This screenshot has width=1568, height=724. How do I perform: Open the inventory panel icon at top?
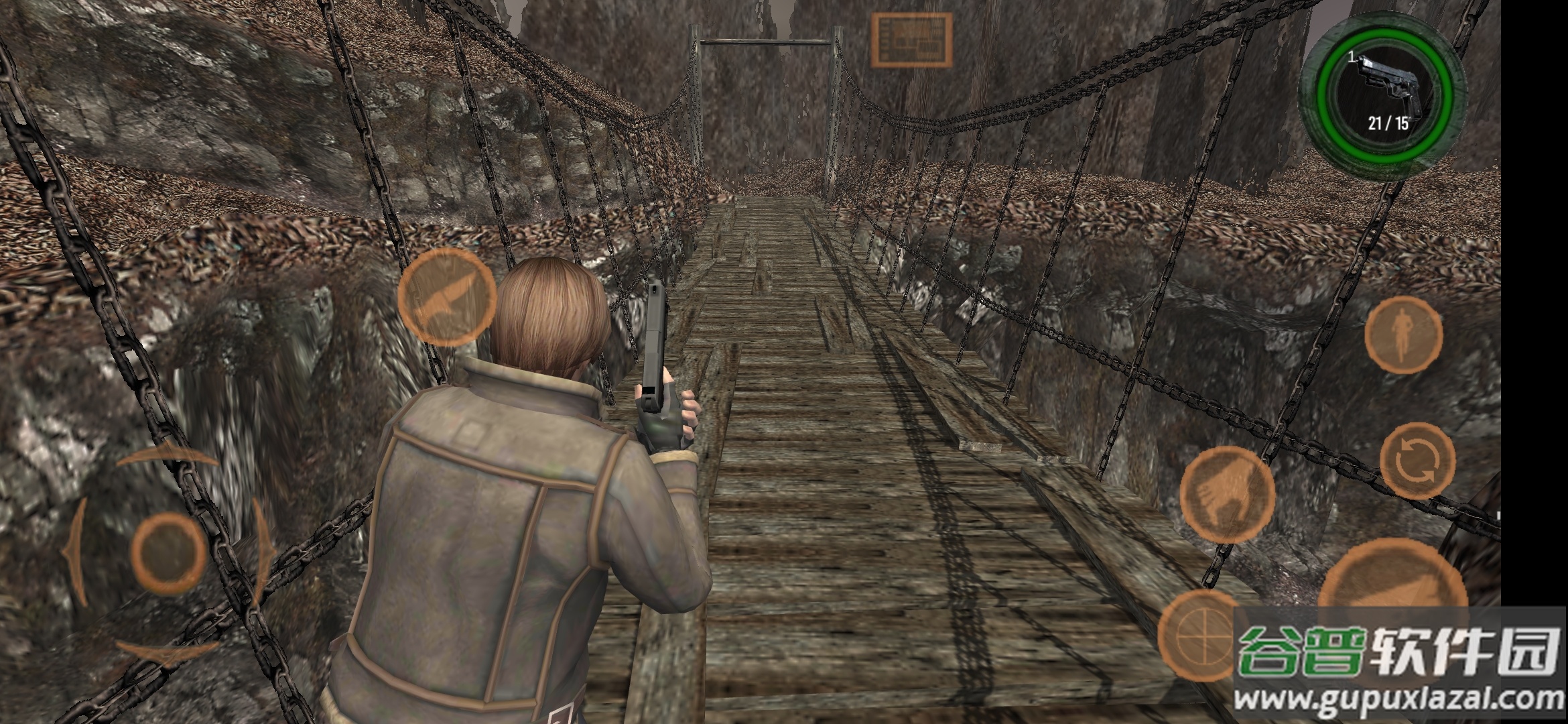click(911, 40)
